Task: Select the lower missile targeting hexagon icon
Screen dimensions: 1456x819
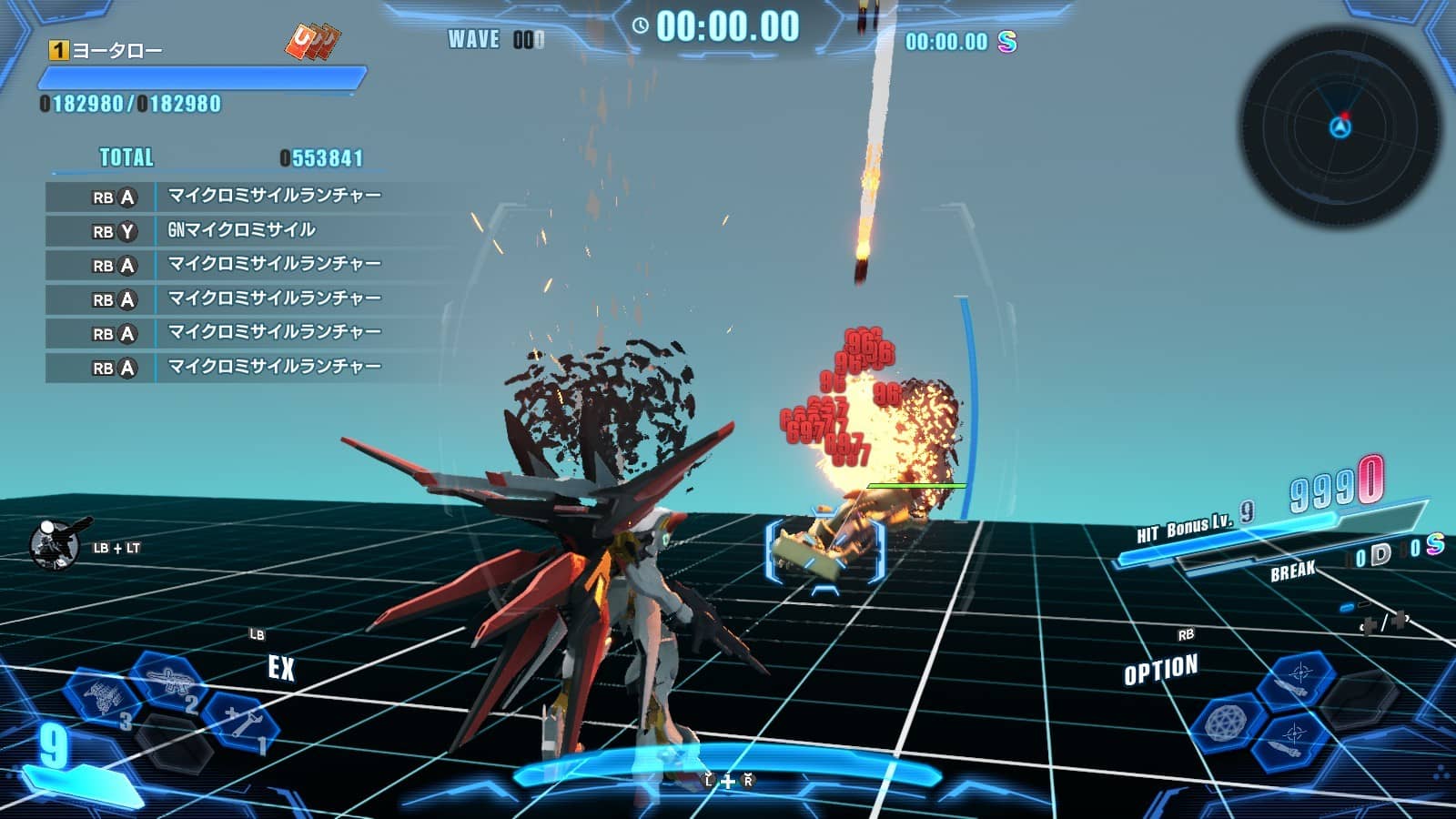Action: click(x=1291, y=743)
